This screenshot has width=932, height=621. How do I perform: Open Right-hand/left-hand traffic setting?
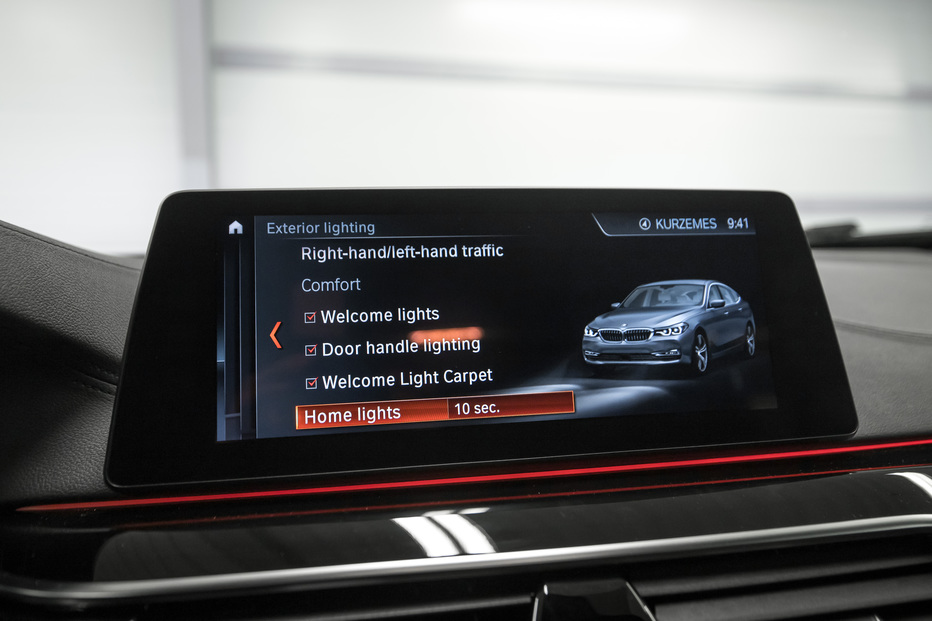coord(402,253)
